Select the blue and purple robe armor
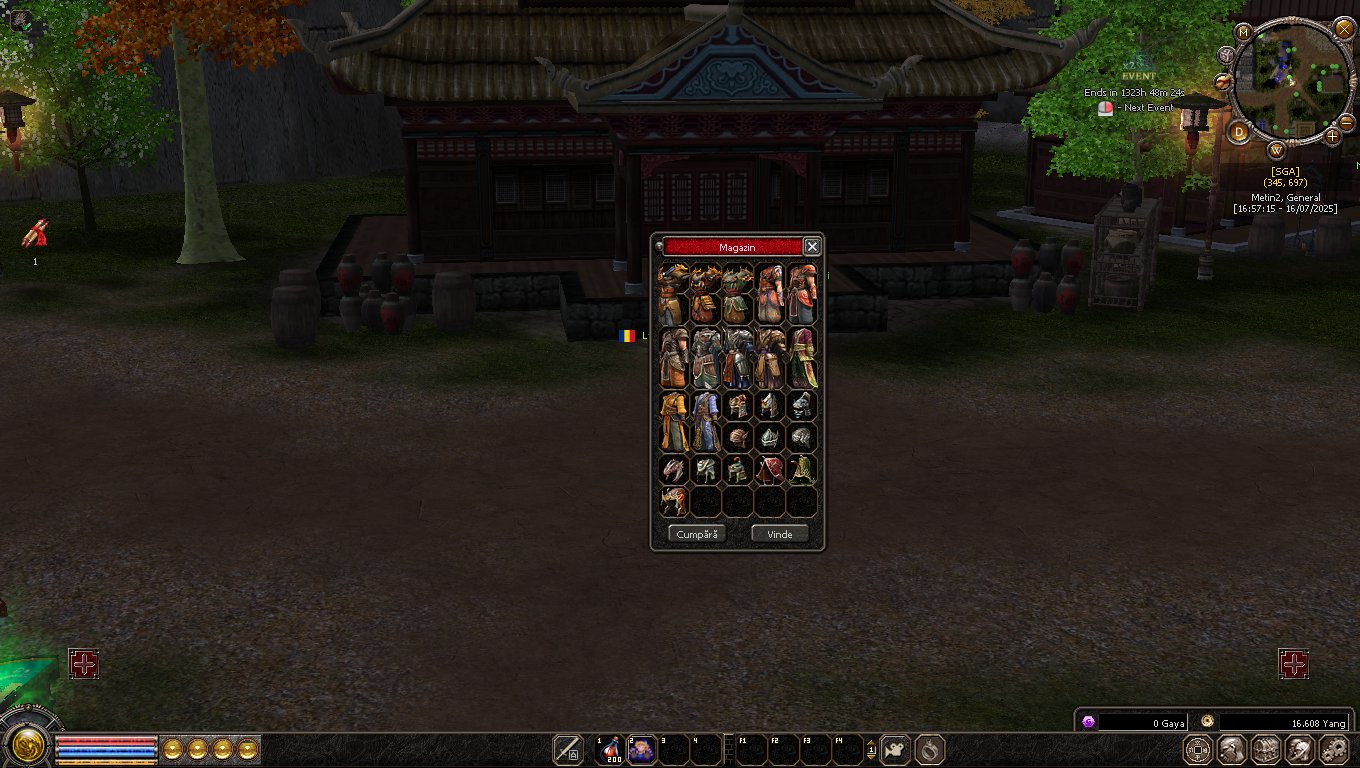This screenshot has height=768, width=1360. coord(705,421)
